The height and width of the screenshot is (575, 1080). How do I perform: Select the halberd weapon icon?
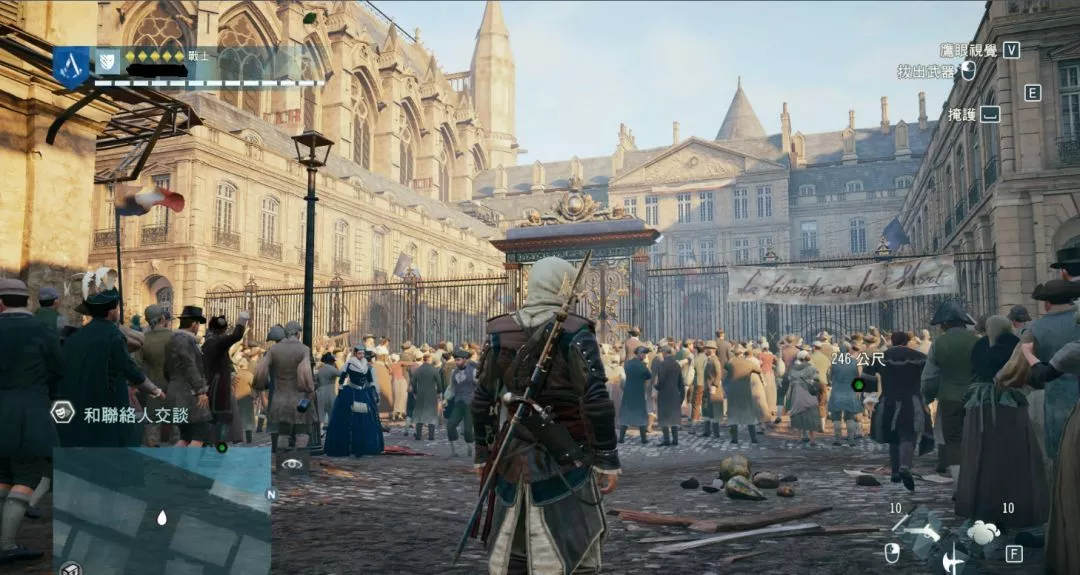click(952, 560)
